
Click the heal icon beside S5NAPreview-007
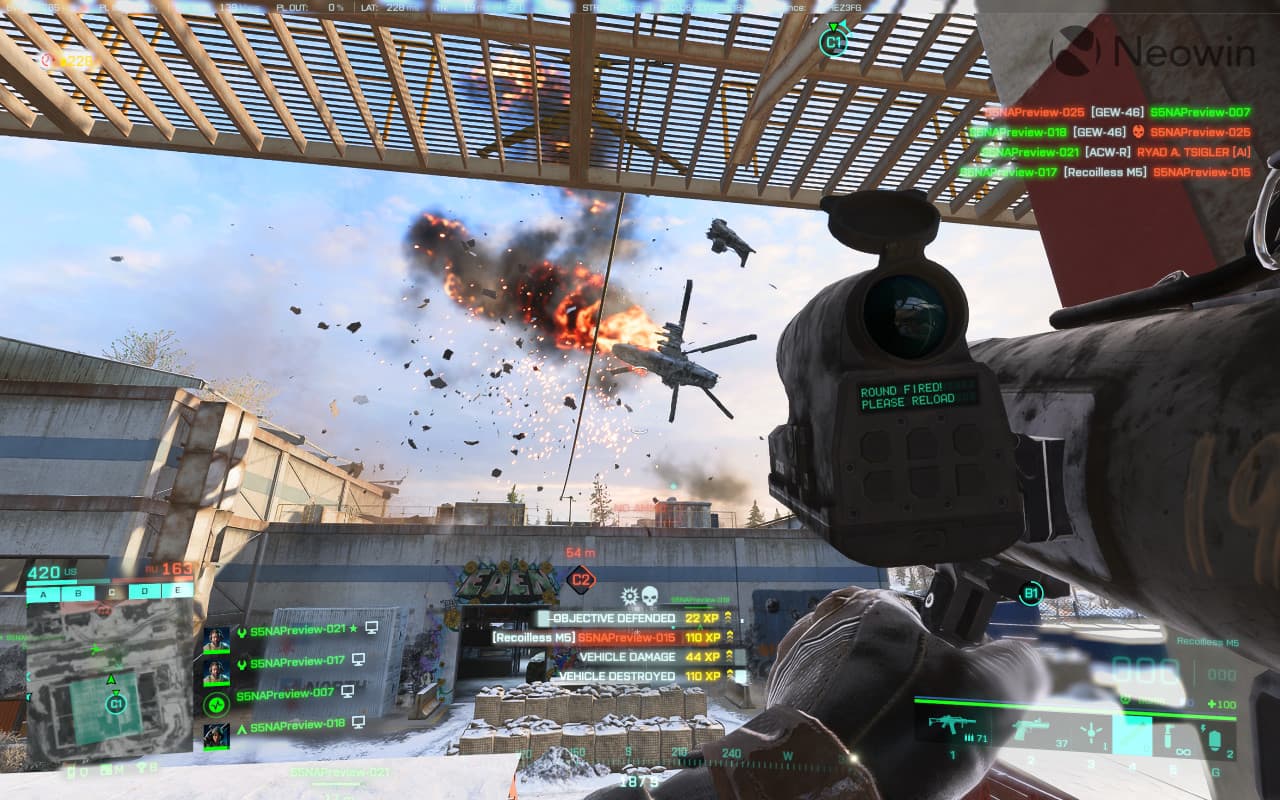coord(217,705)
